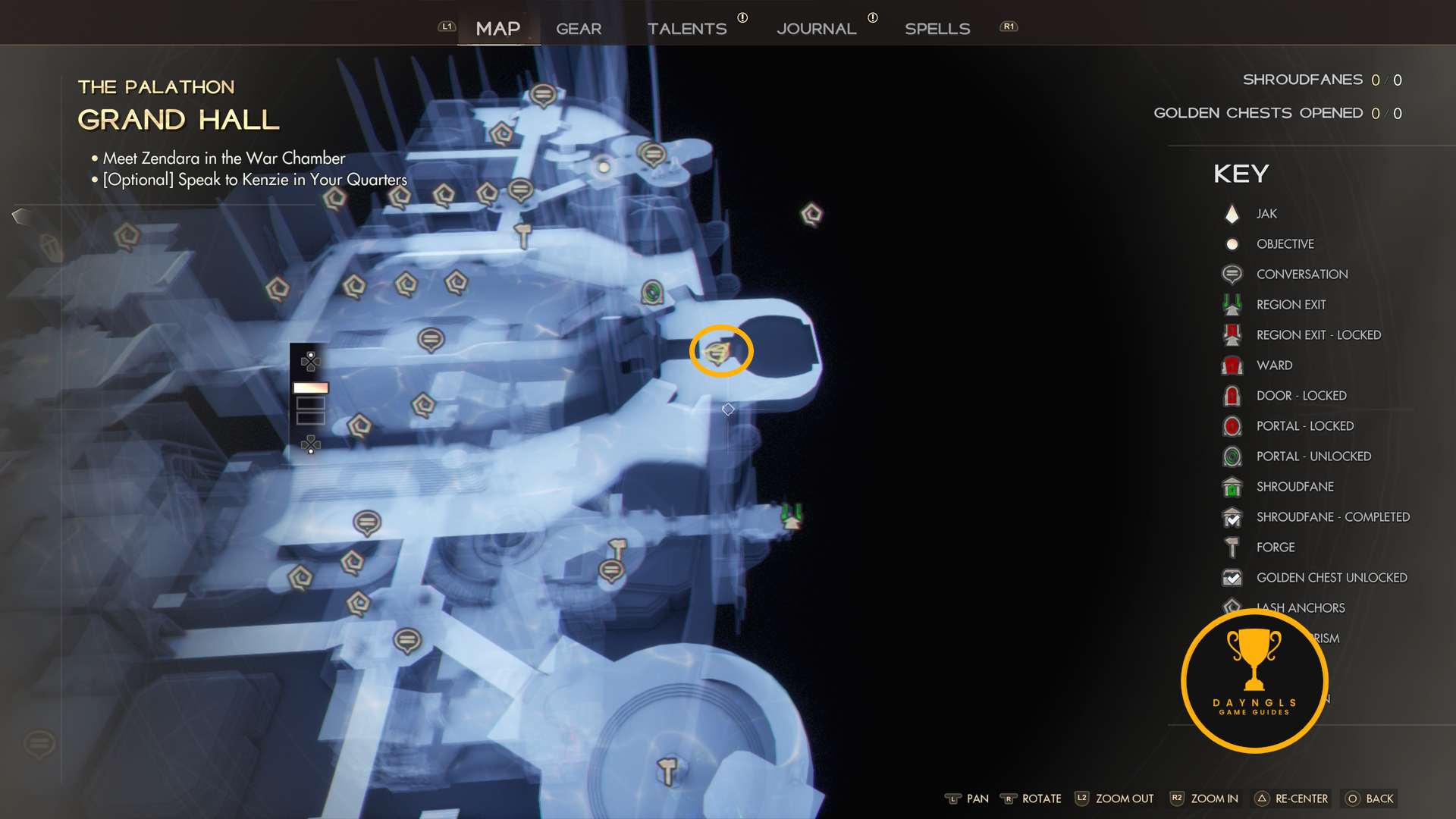The image size is (1456, 819).
Task: Select the Ward legend entry
Action: click(1274, 366)
